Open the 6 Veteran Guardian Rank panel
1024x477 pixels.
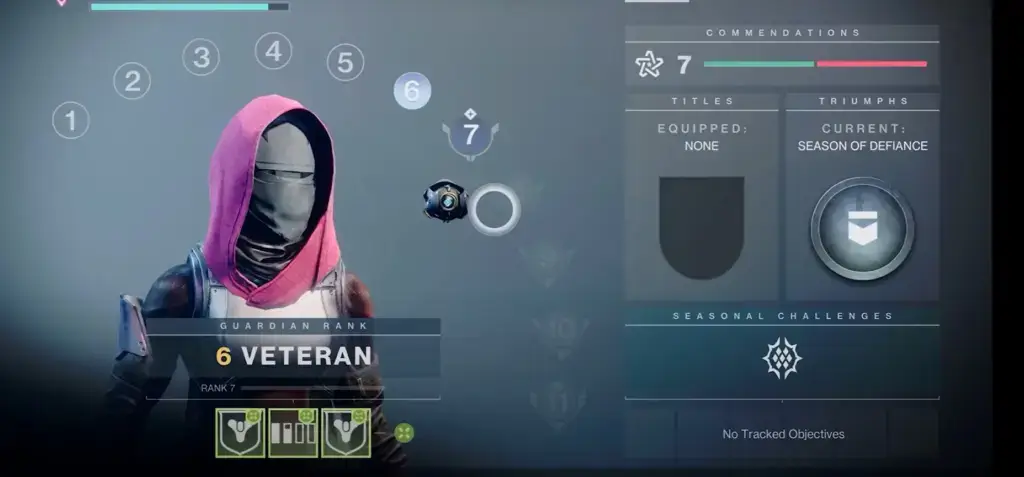point(293,356)
